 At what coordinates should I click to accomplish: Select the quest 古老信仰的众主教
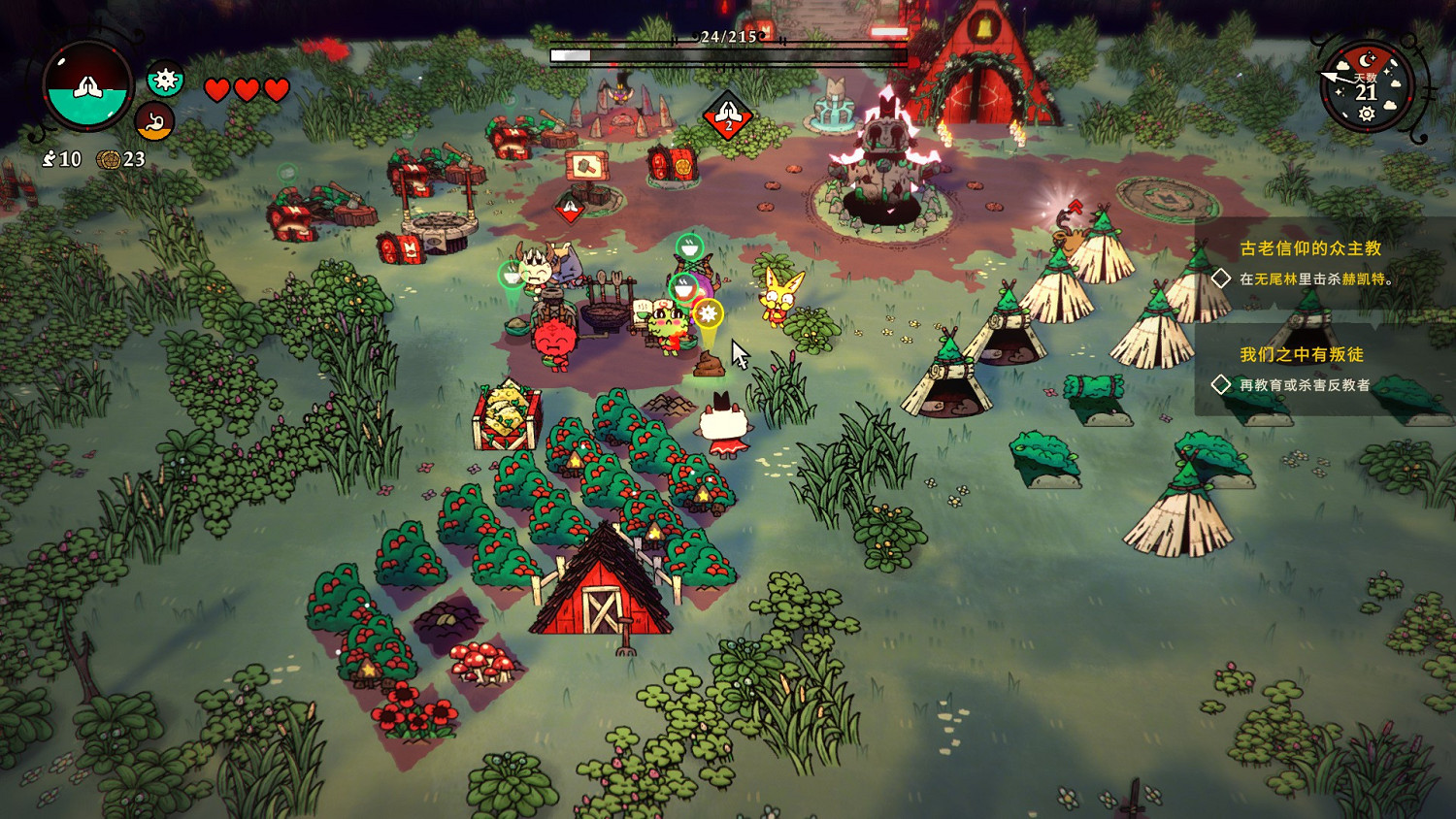(x=1309, y=248)
